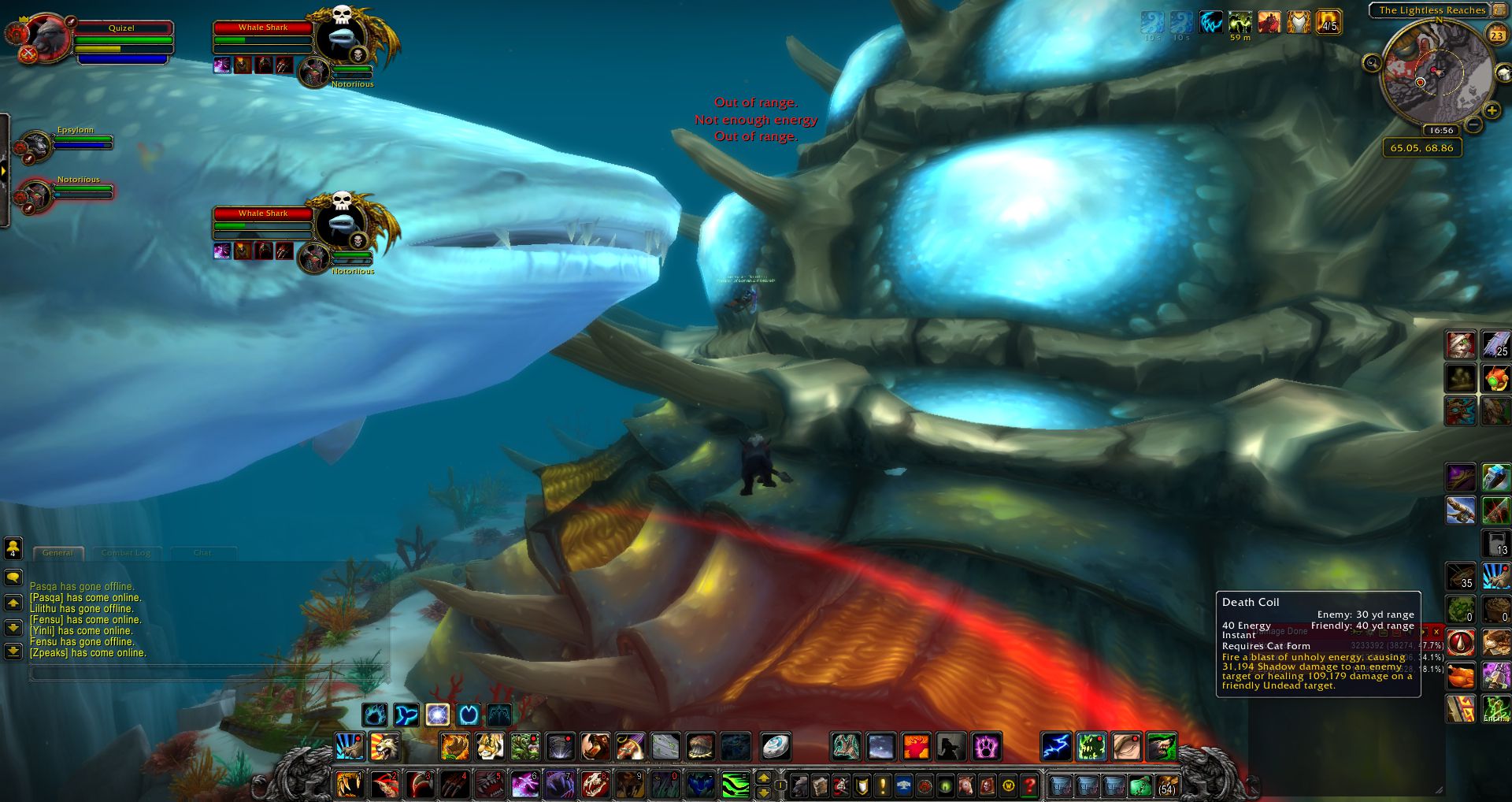Use the hearthstone on the action bar
Screen dimensions: 1512x802
coord(775,746)
